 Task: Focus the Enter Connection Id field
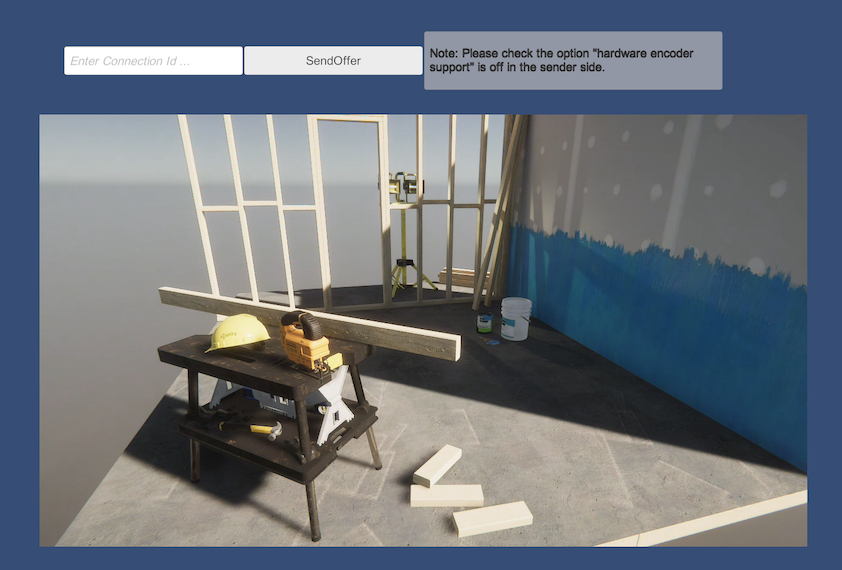click(x=153, y=61)
